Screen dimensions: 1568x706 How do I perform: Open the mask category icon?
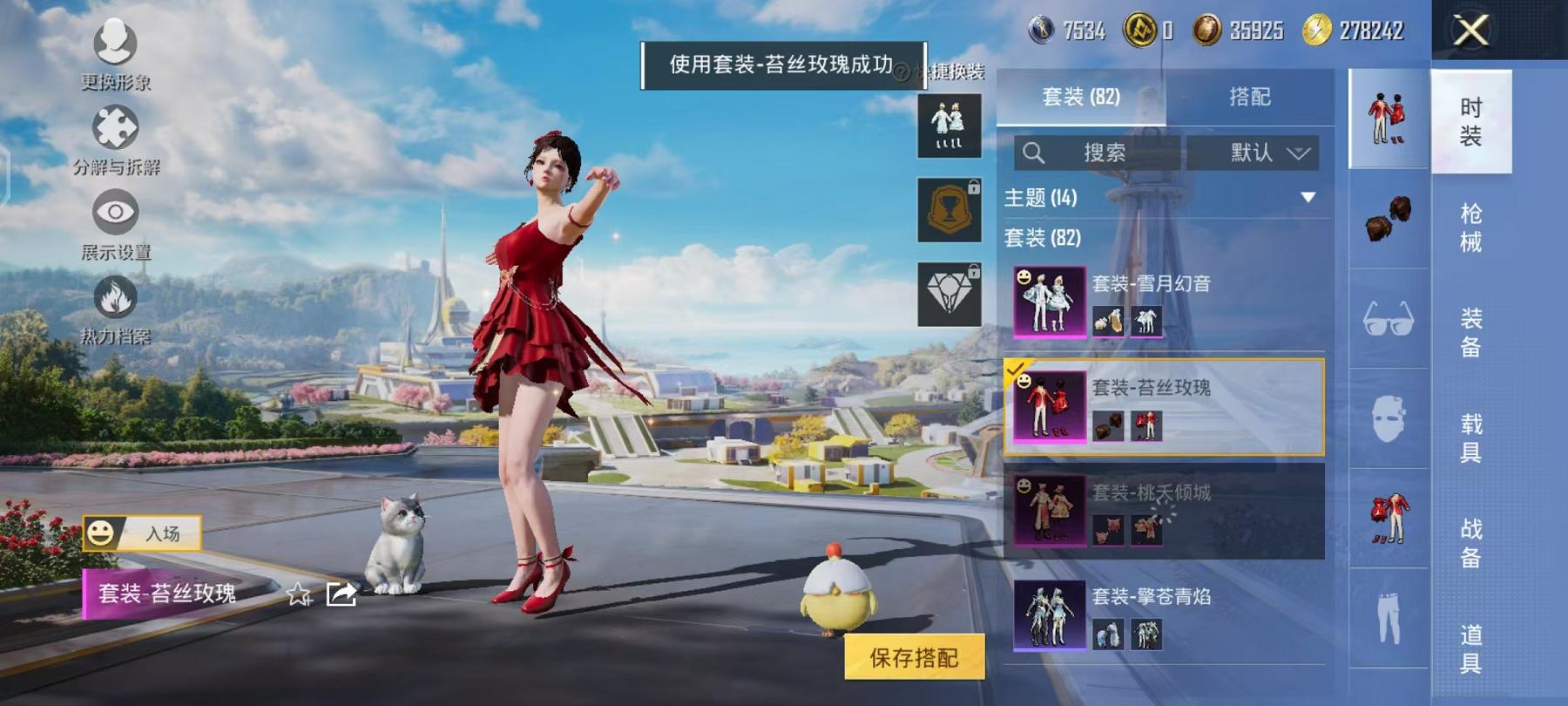click(1389, 417)
